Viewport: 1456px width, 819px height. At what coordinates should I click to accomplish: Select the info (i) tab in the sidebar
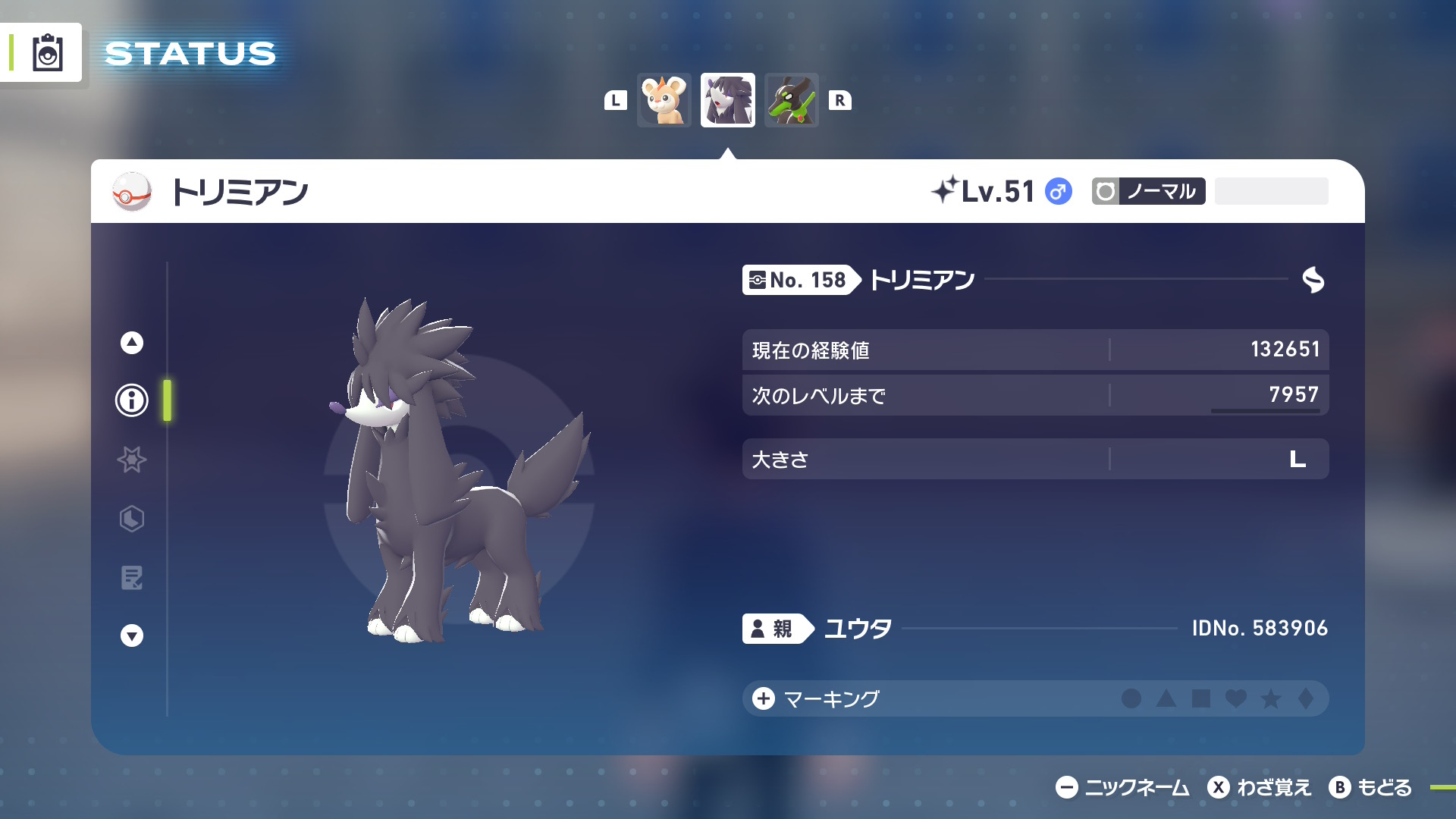click(x=130, y=401)
